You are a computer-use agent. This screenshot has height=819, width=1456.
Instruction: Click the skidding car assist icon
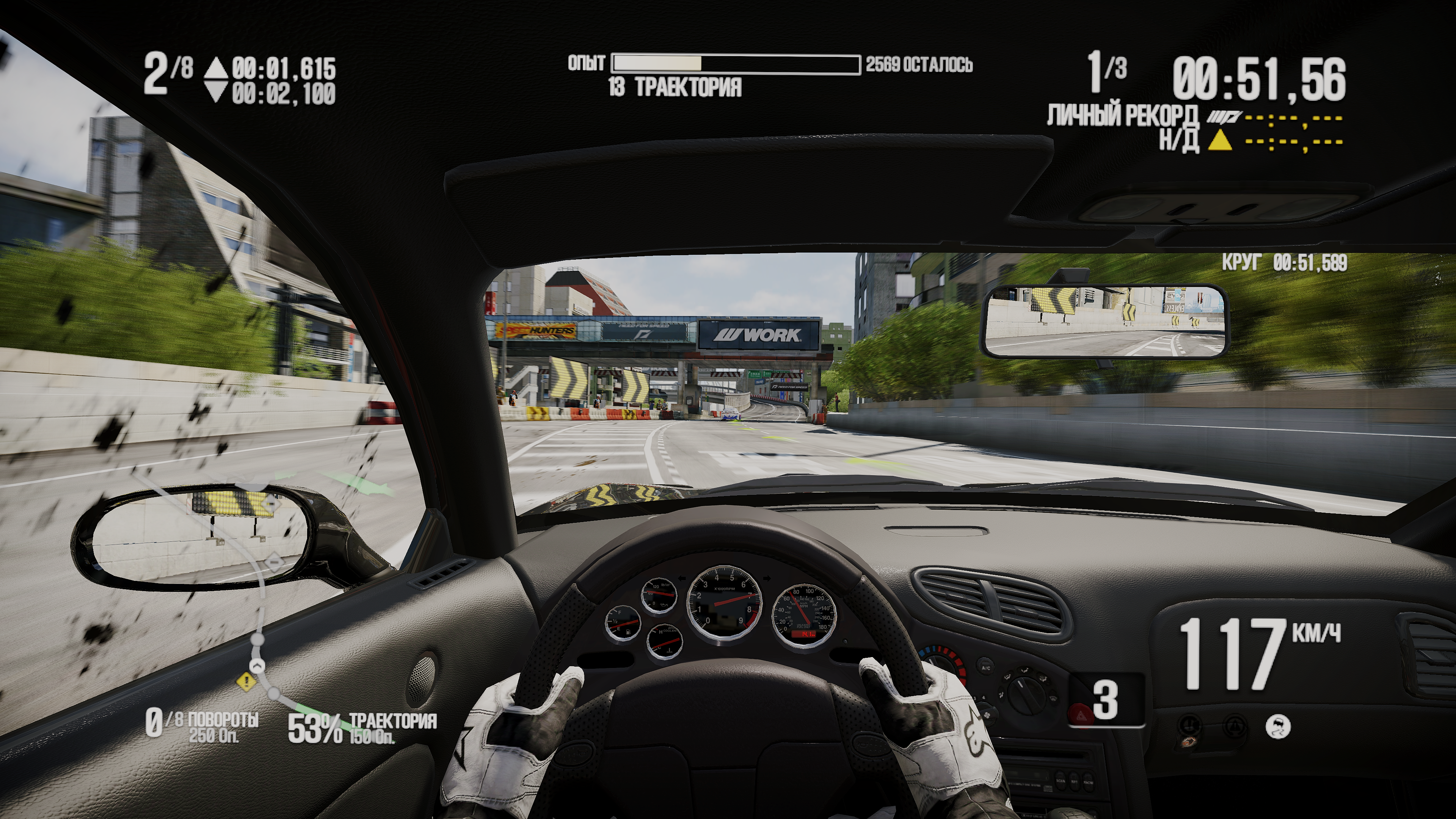tap(1278, 727)
